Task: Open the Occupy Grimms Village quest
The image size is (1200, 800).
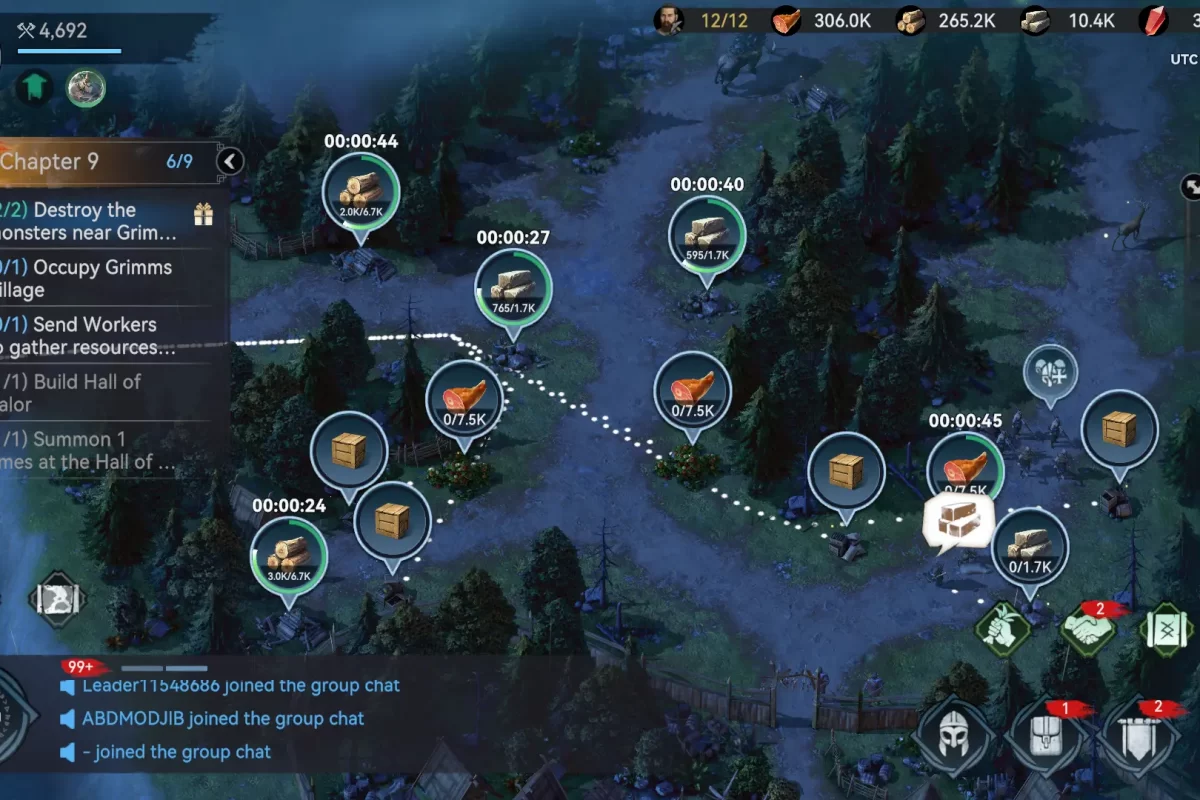Action: click(100, 279)
